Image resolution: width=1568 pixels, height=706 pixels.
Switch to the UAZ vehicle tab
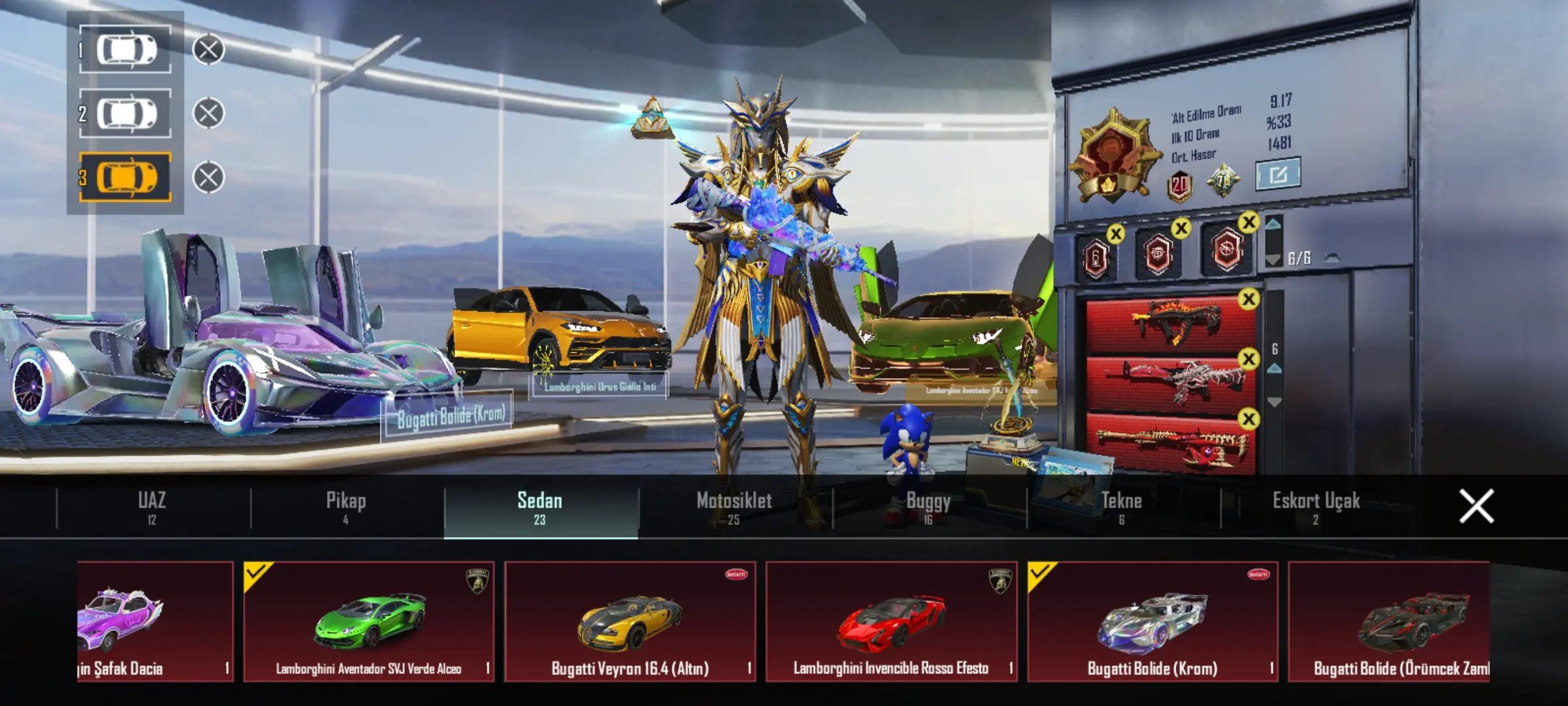click(x=152, y=507)
